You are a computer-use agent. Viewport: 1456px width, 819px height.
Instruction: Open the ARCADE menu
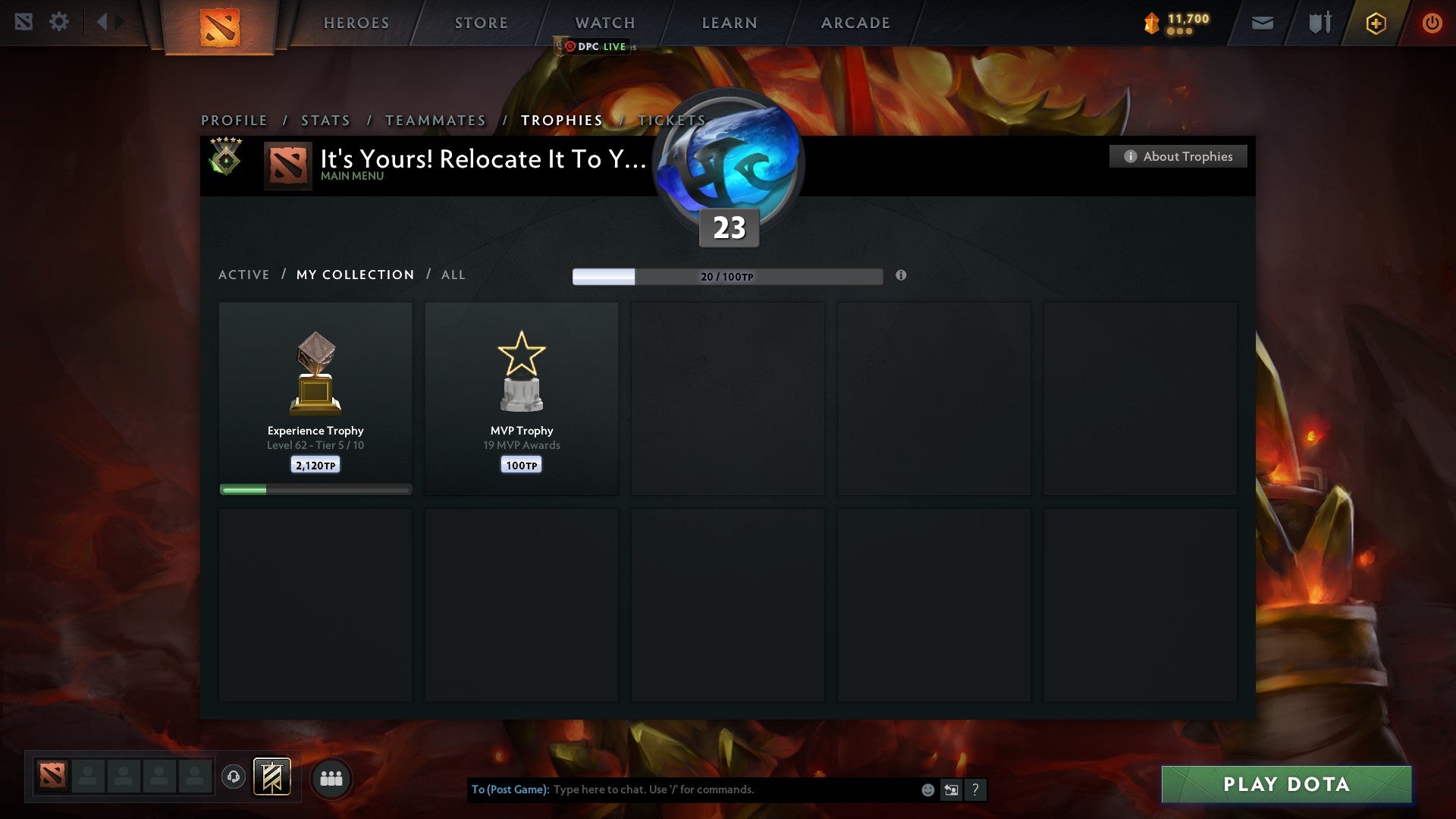[x=854, y=23]
